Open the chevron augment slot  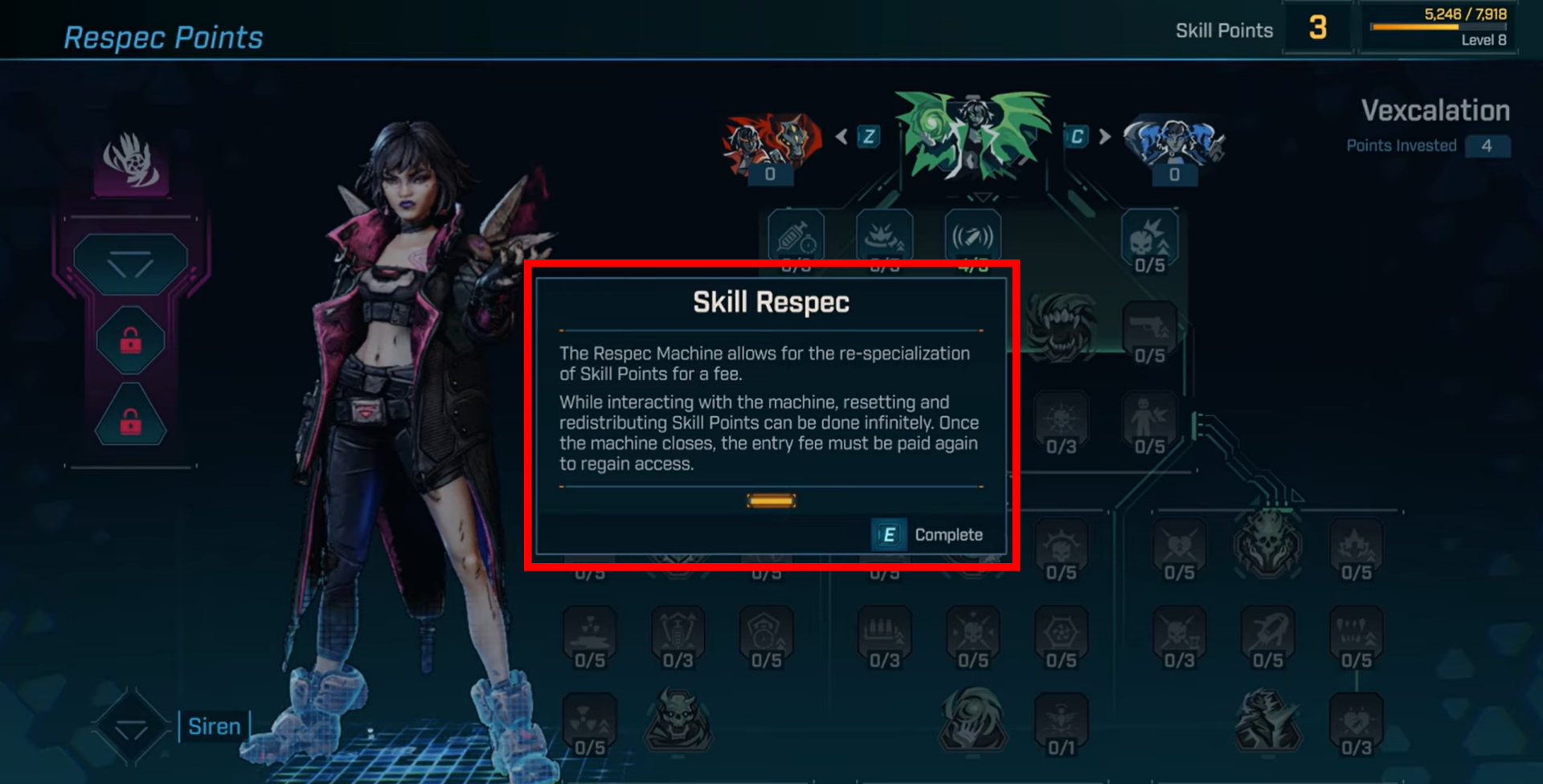point(130,263)
